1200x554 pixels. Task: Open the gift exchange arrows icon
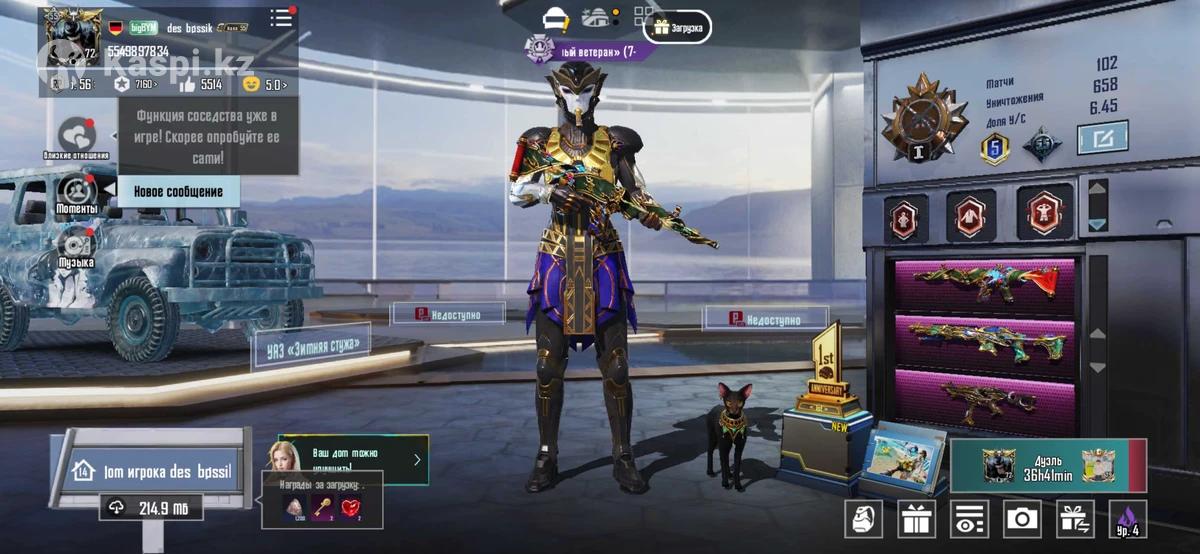point(1074,519)
